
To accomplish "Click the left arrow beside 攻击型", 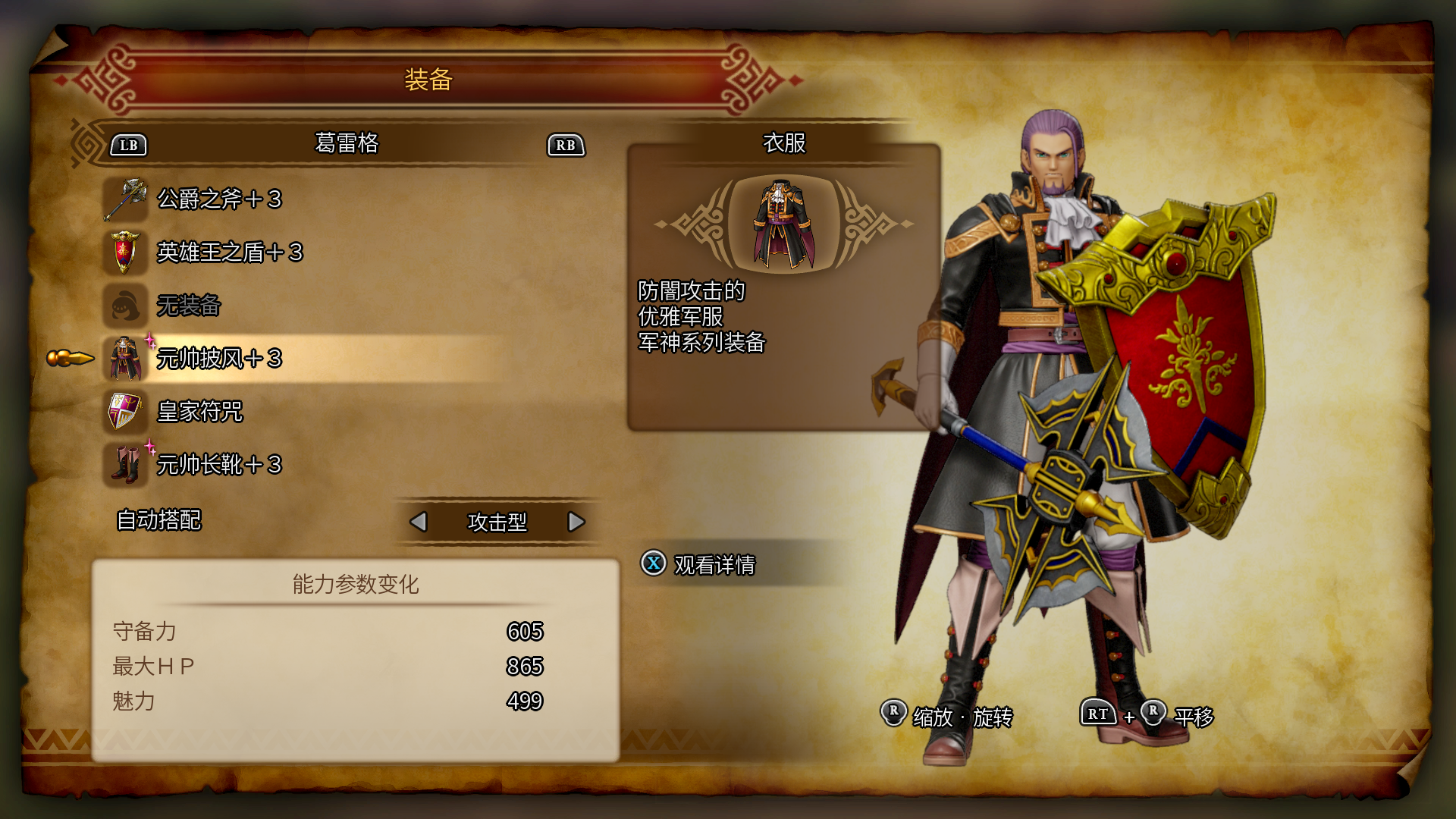I will click(419, 522).
